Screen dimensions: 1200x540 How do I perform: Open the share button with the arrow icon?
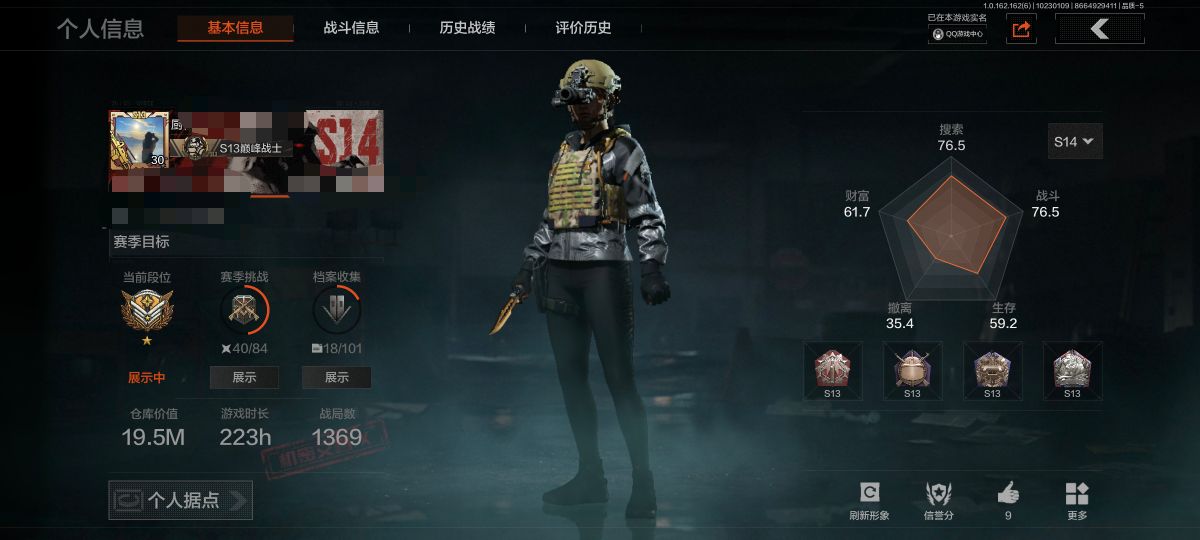1021,30
